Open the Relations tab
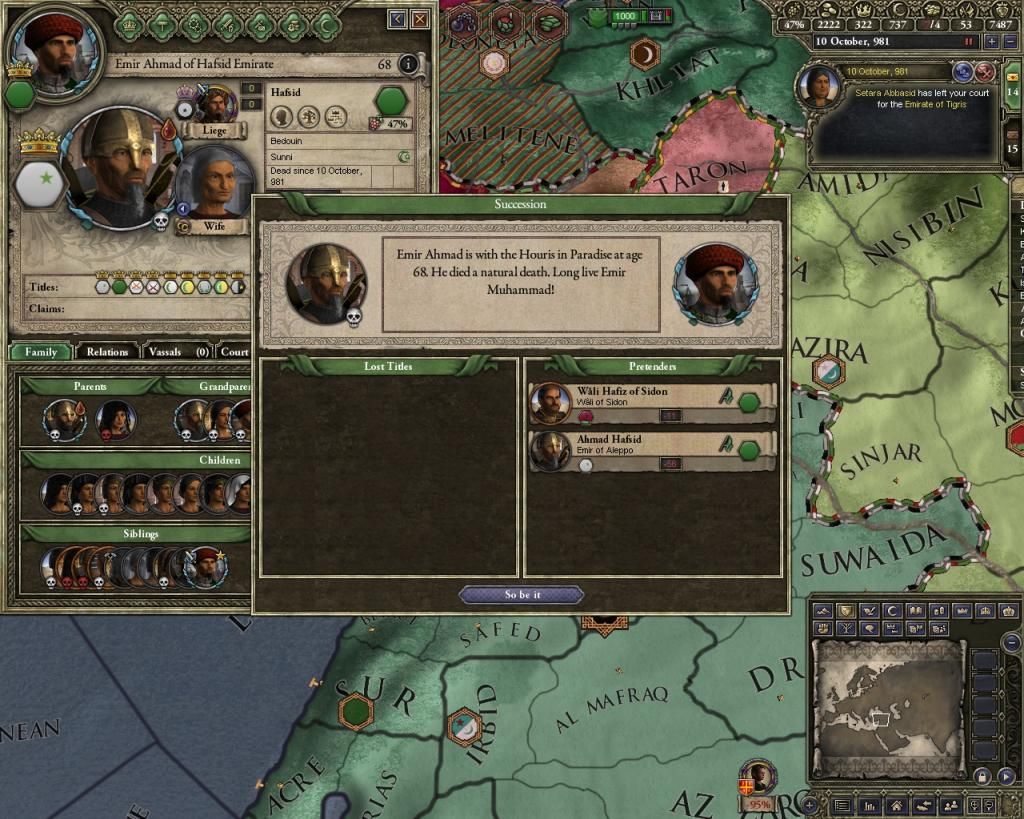Screen dimensions: 1024x819 point(107,352)
